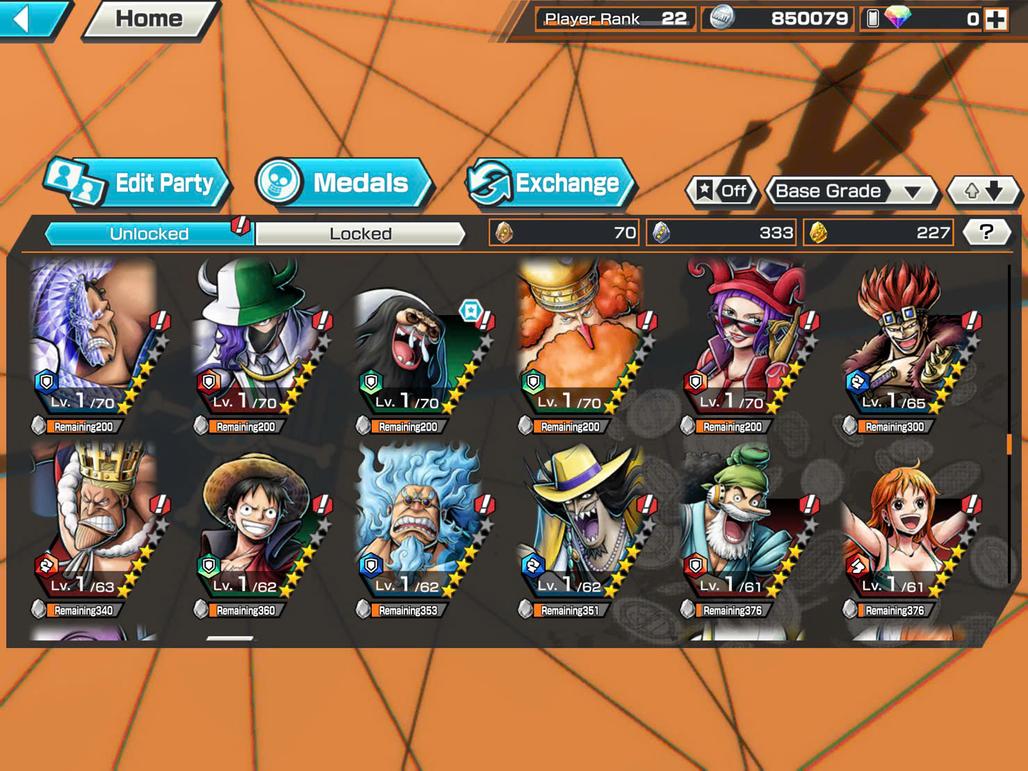Open the Medals screen

(344, 183)
